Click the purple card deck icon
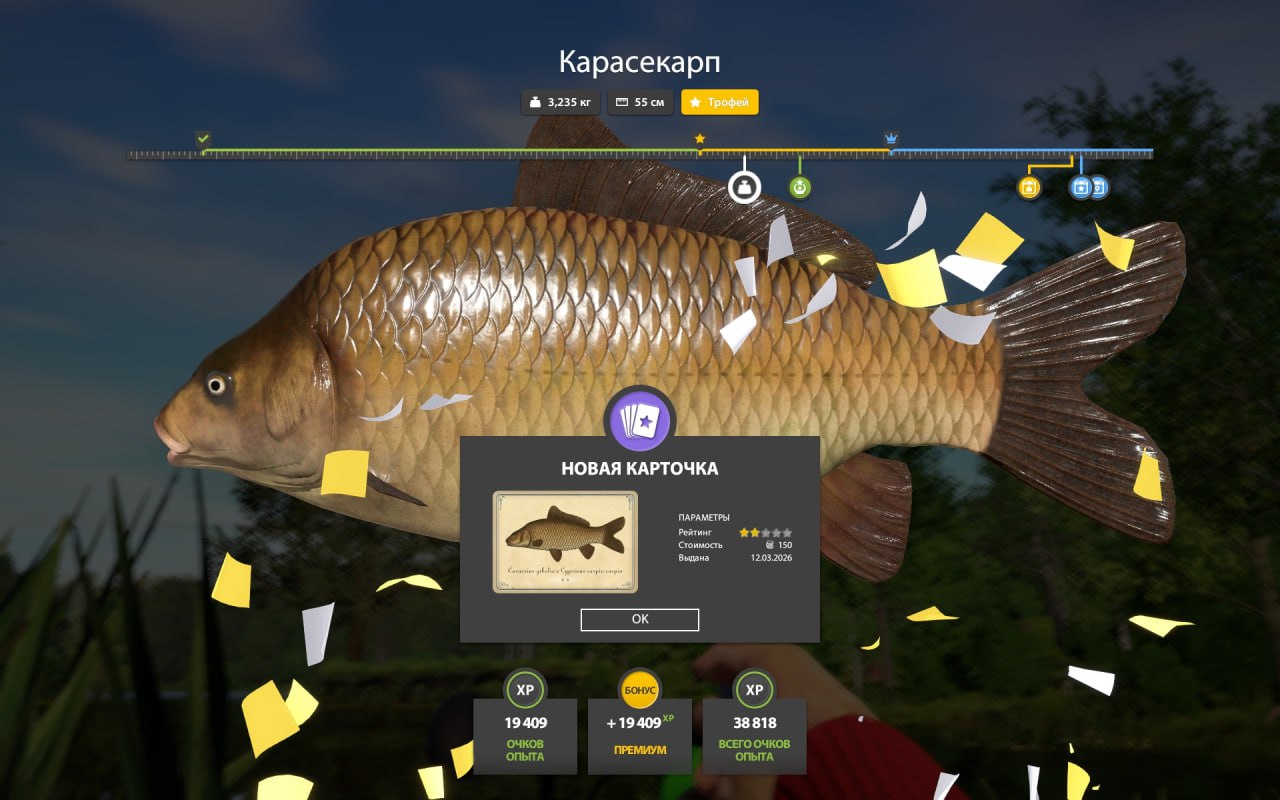The image size is (1280, 800). (640, 421)
